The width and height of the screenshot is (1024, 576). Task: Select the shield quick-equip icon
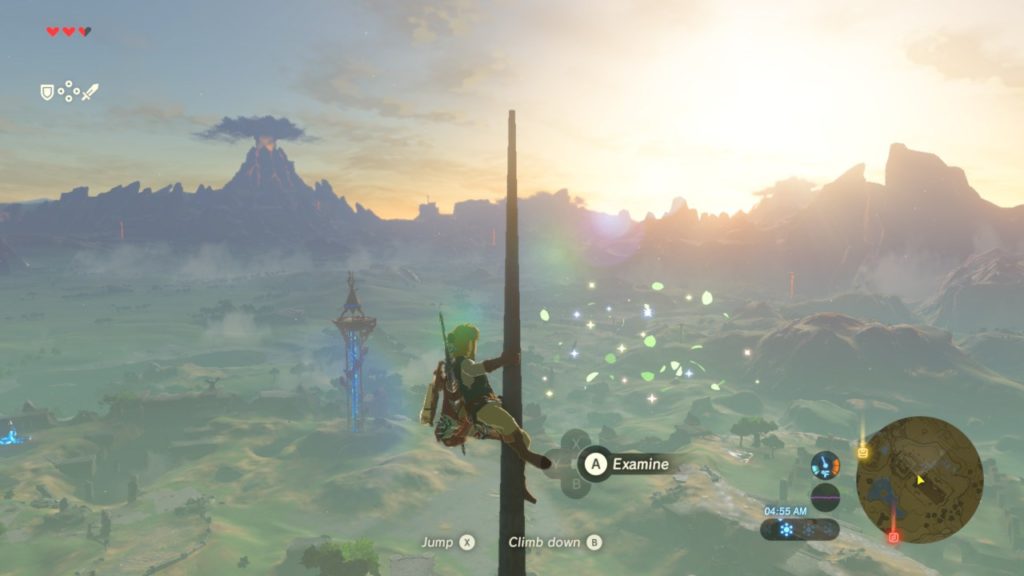click(46, 92)
